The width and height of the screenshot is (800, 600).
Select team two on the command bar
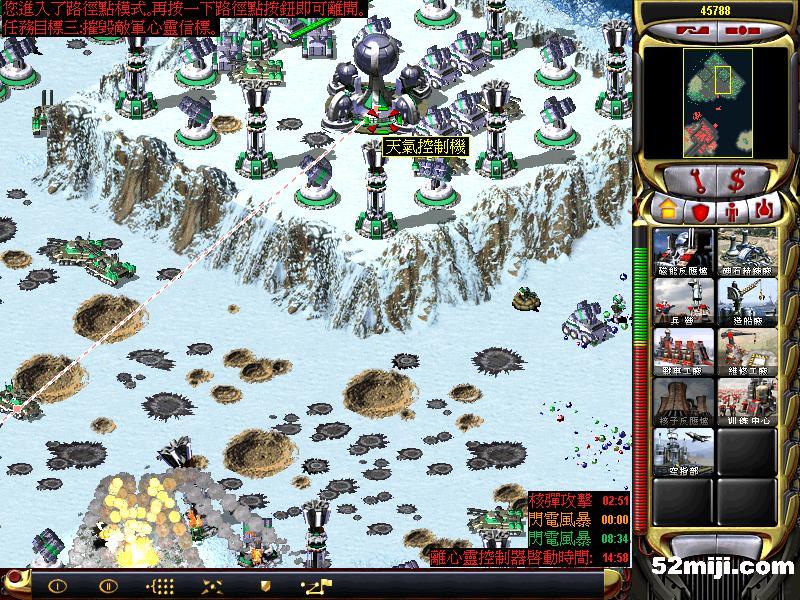click(x=107, y=585)
